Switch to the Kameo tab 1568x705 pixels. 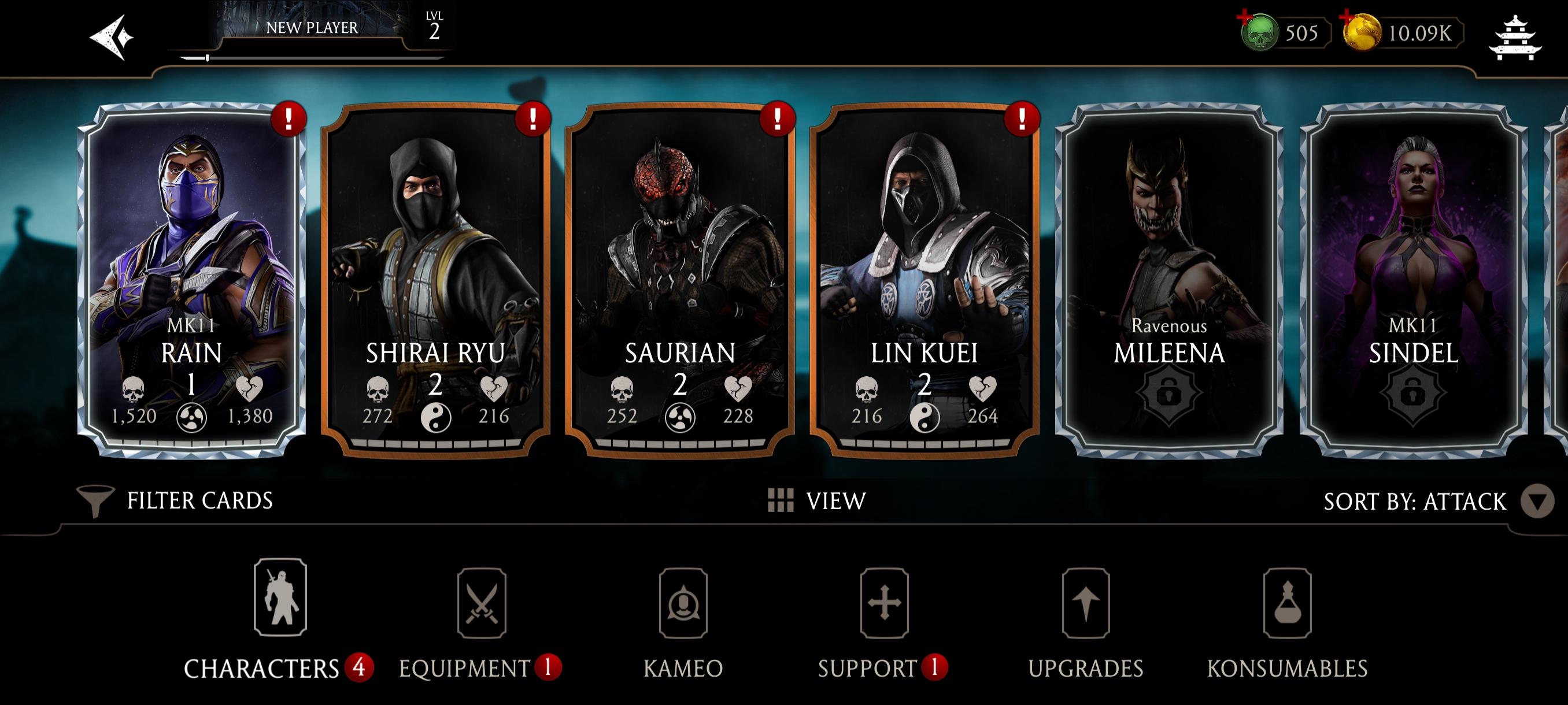683,621
